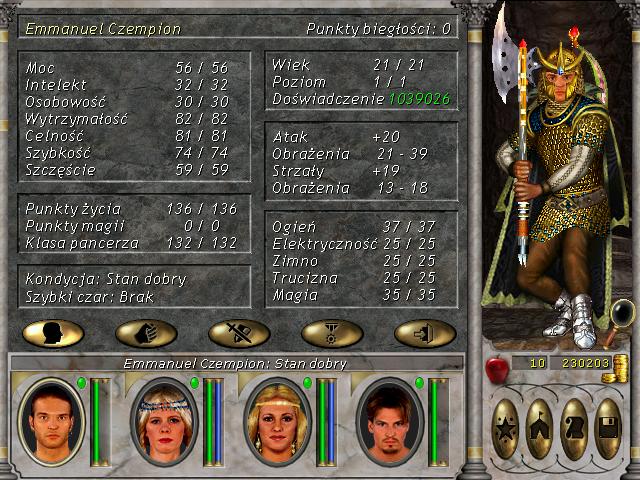The image size is (640, 480).
Task: Select Emmanuel Czempion's portrait
Action: tap(49, 421)
